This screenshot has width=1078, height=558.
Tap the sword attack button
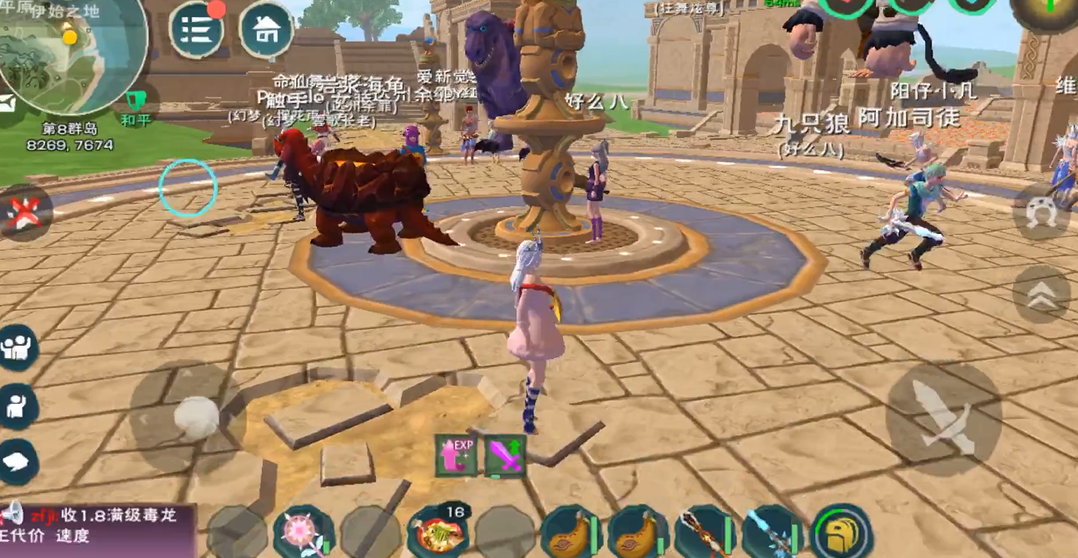tap(943, 418)
